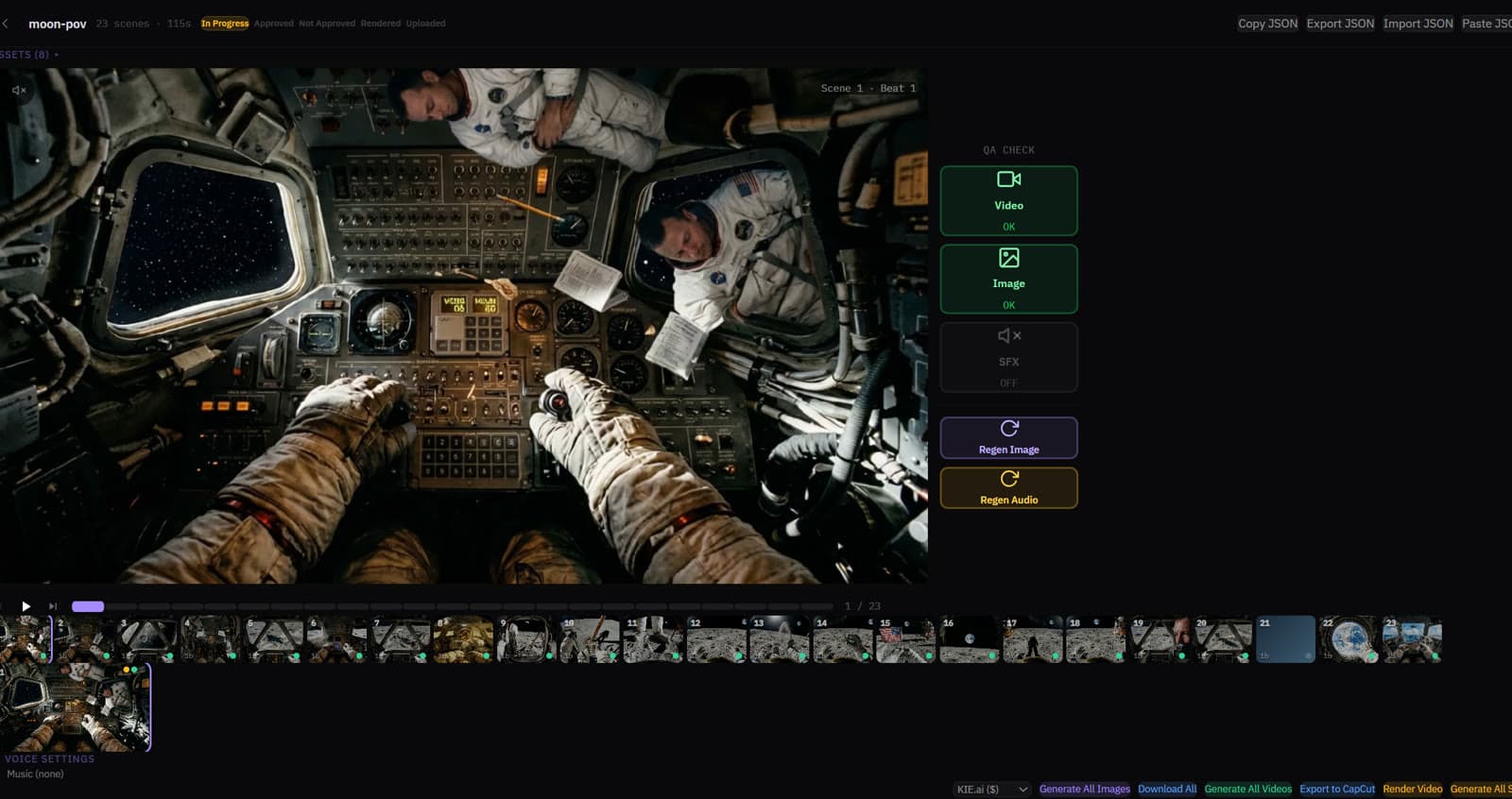This screenshot has height=799, width=1512.
Task: Toggle the In Progress status filter
Action: (225, 23)
